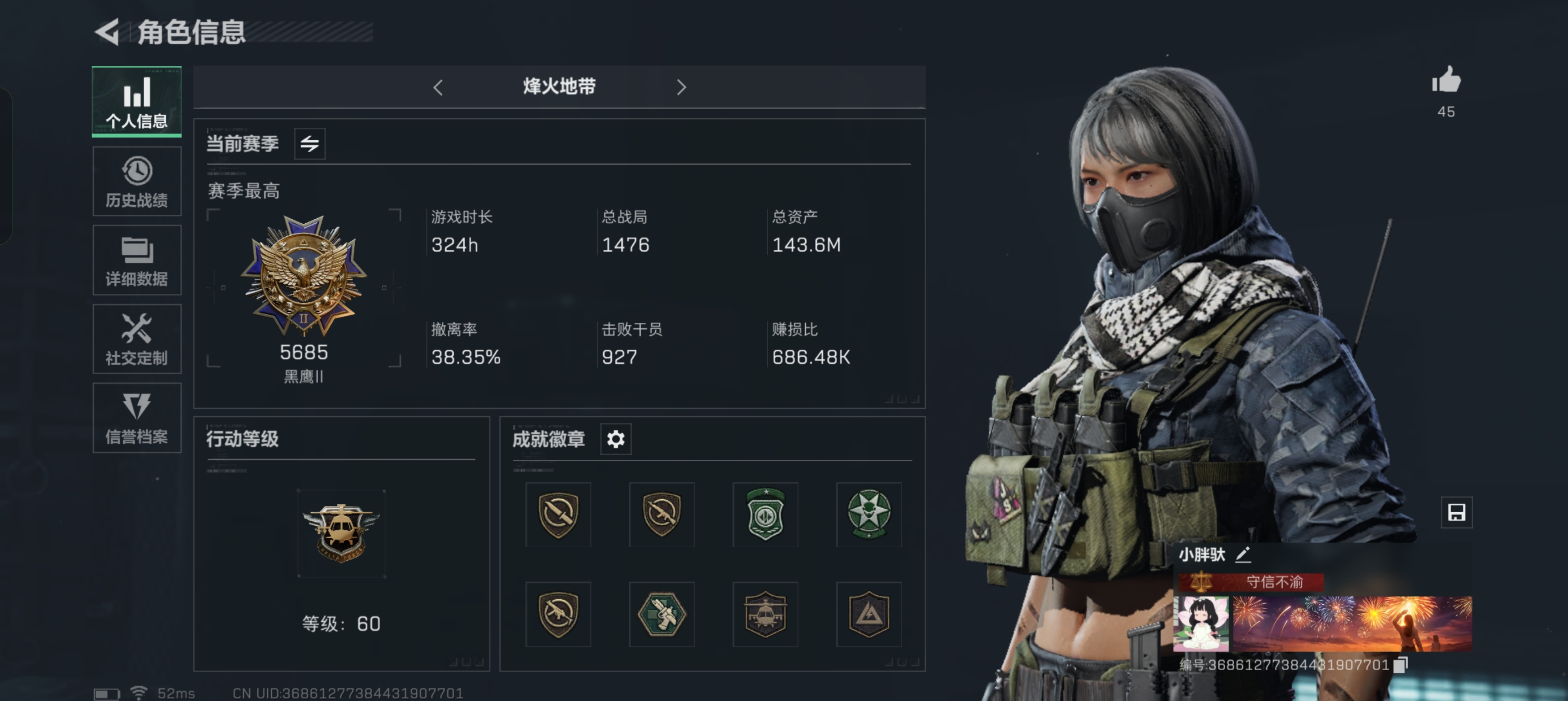The width and height of the screenshot is (1568, 701).
Task: Click the save screenshot icon
Action: point(1456,512)
